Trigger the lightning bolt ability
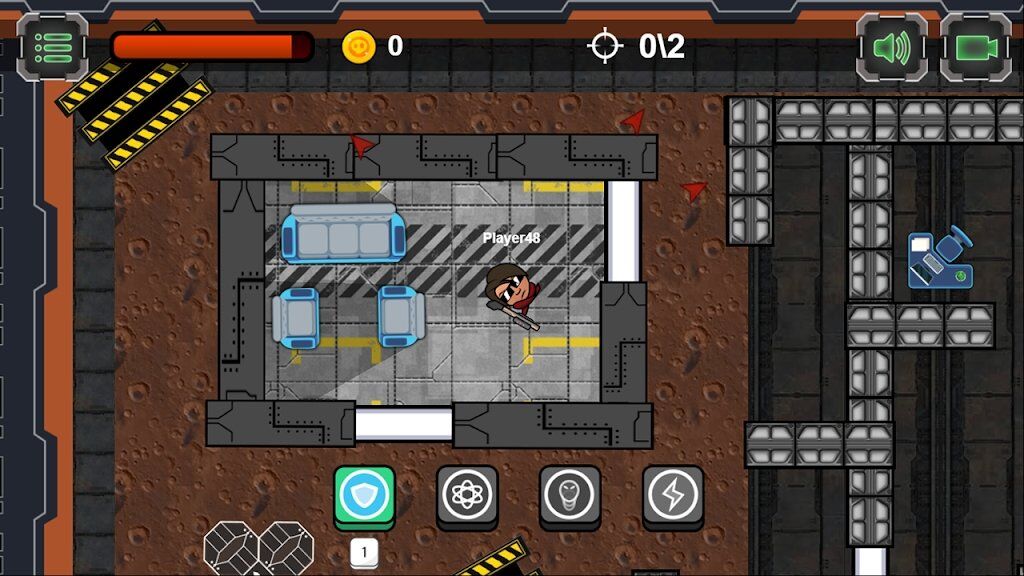The width and height of the screenshot is (1024, 576). coord(672,495)
